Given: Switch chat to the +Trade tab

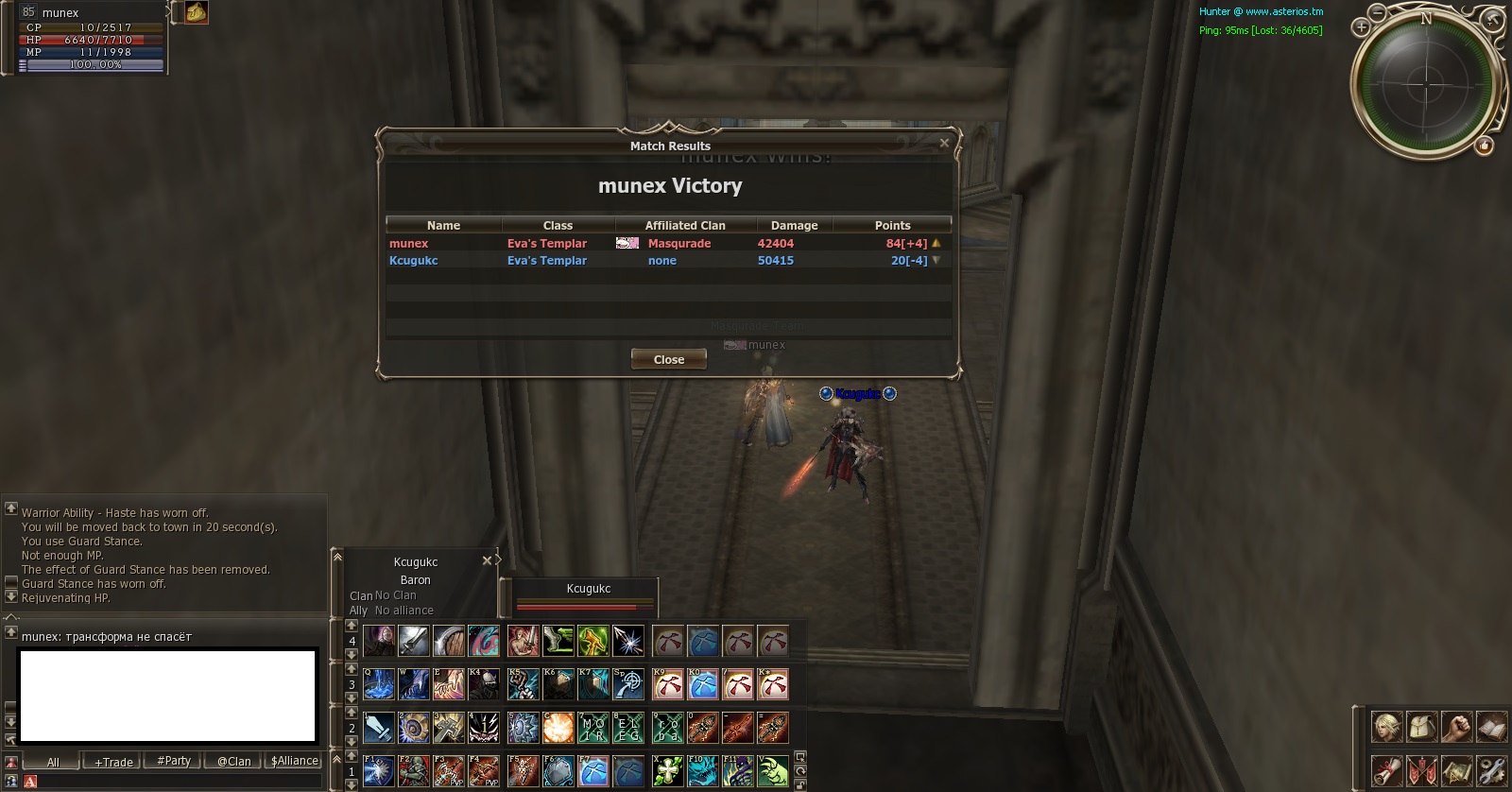Looking at the screenshot, I should click(113, 762).
